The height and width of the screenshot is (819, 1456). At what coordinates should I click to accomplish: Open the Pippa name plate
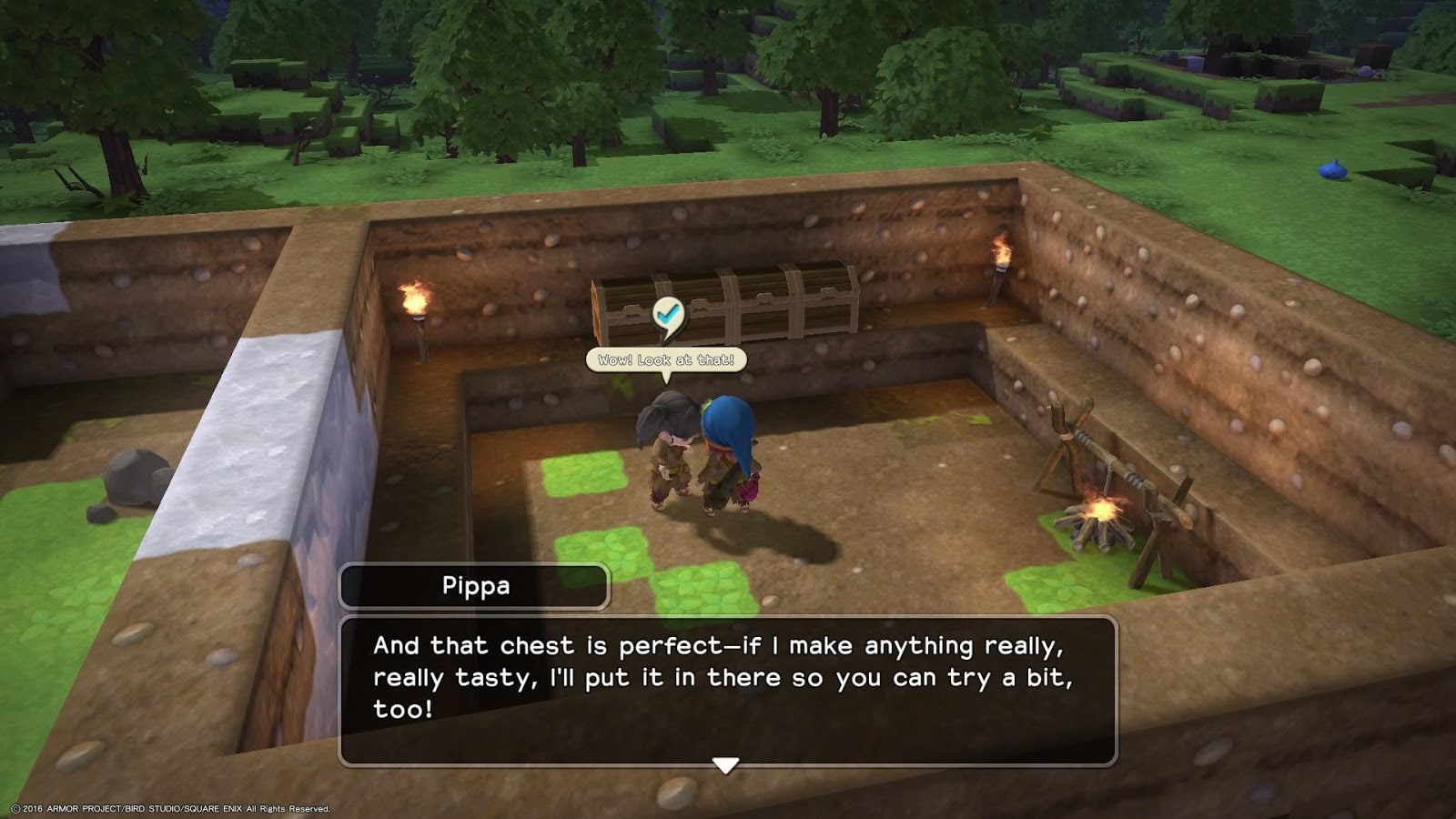(x=473, y=586)
